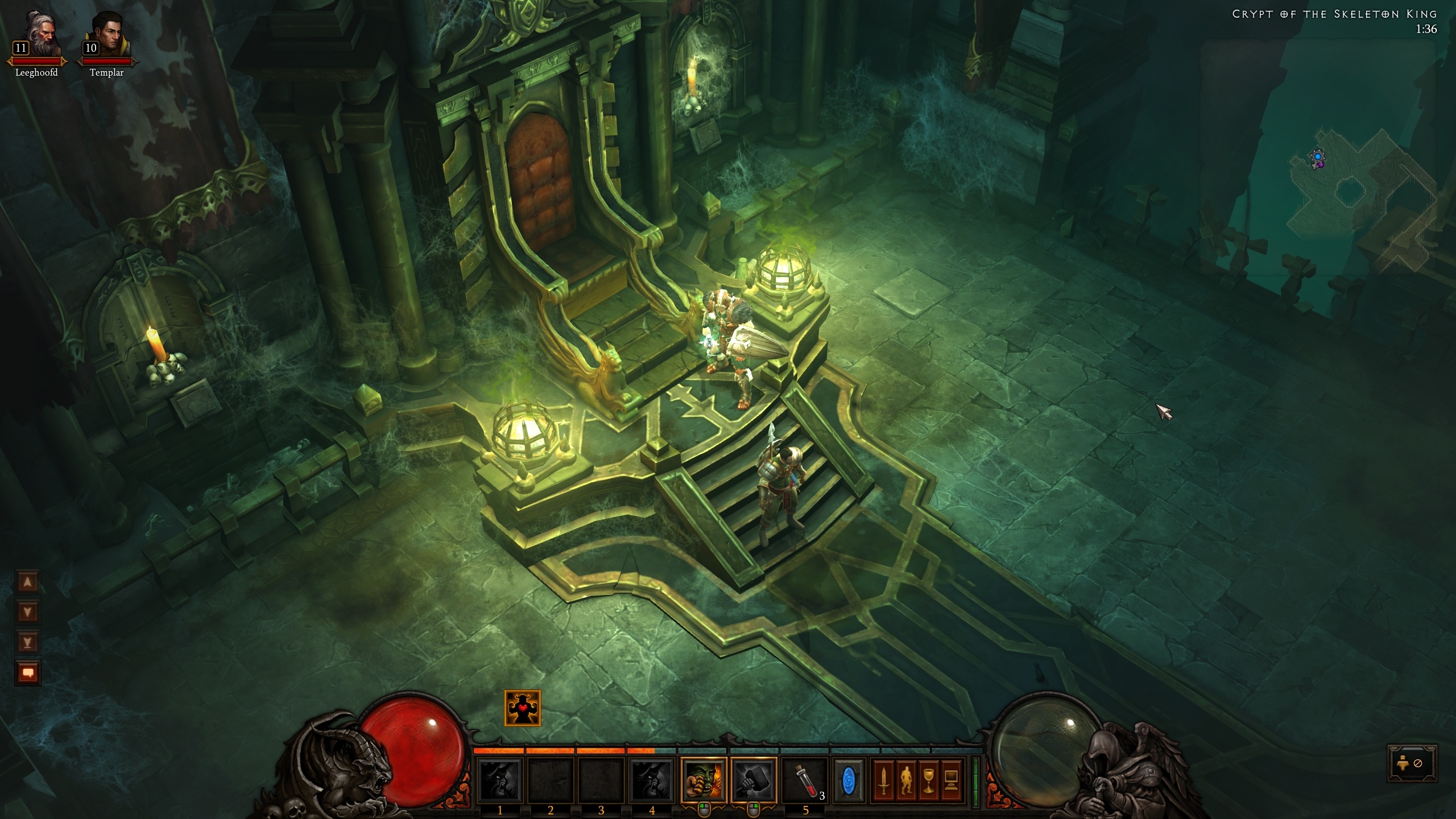Click the anvil item durability indicator
This screenshot has height=819, width=1456.
tap(1412, 763)
